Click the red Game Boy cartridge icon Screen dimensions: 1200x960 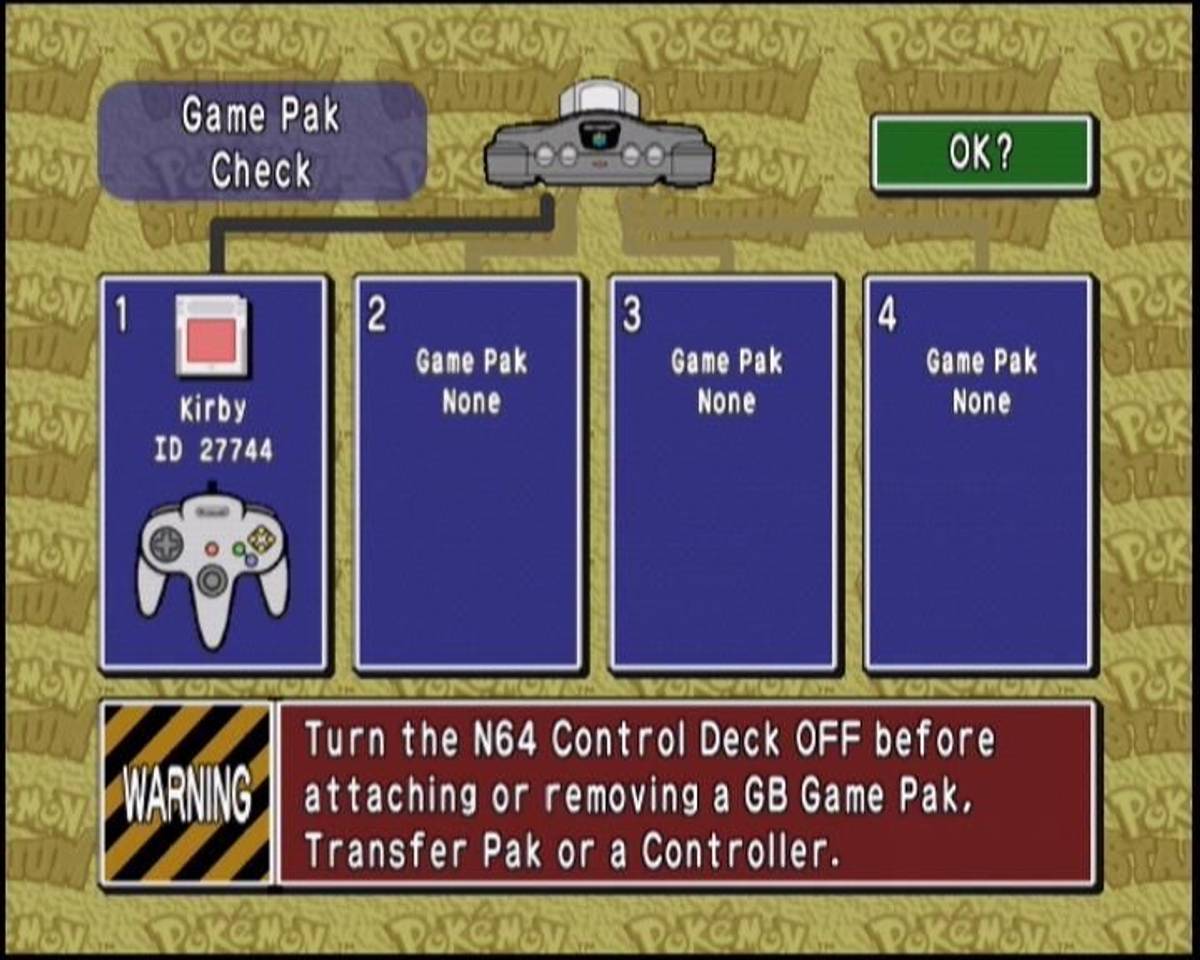coord(211,335)
